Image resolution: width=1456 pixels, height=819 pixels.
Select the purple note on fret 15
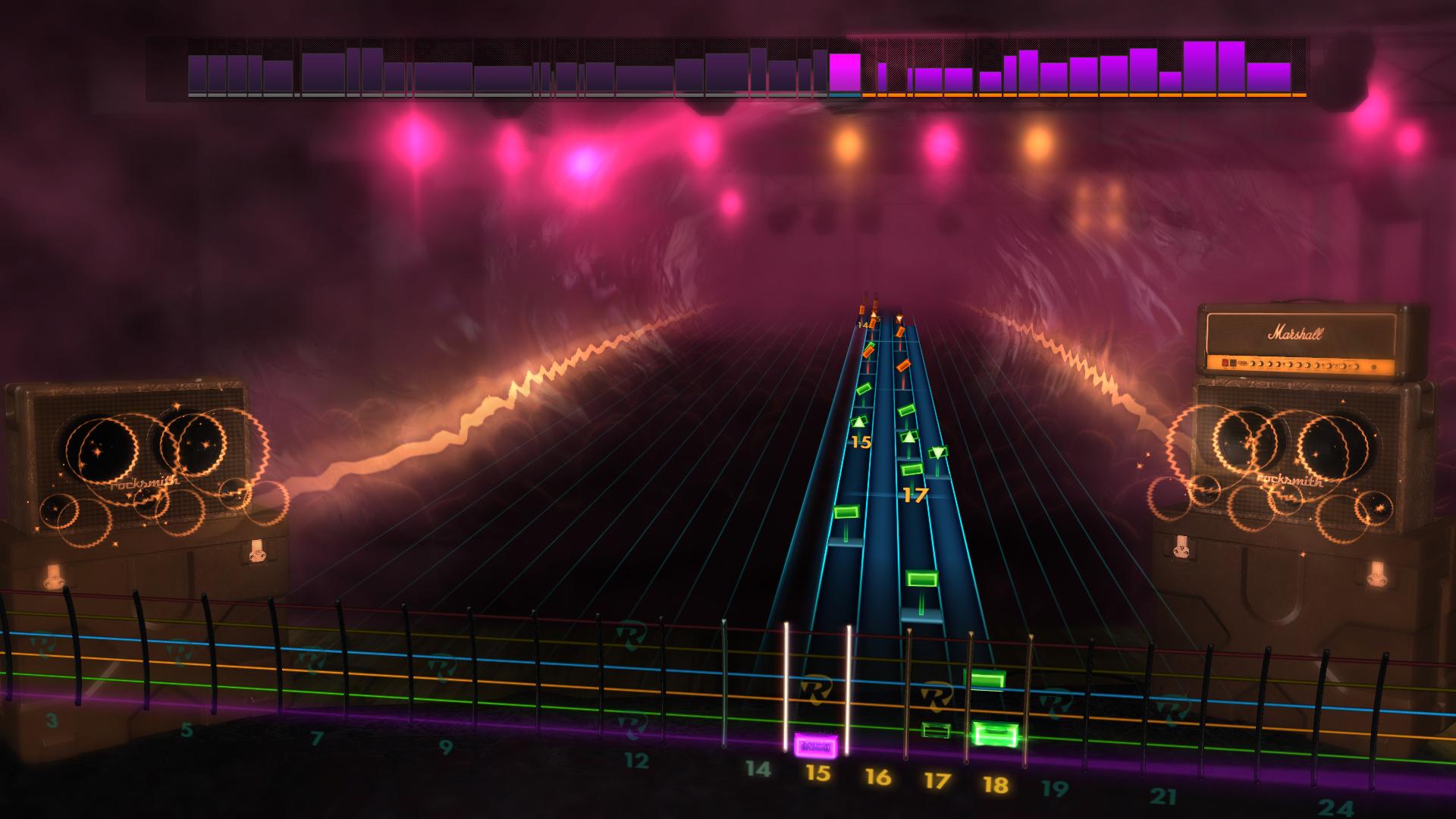coord(815,745)
